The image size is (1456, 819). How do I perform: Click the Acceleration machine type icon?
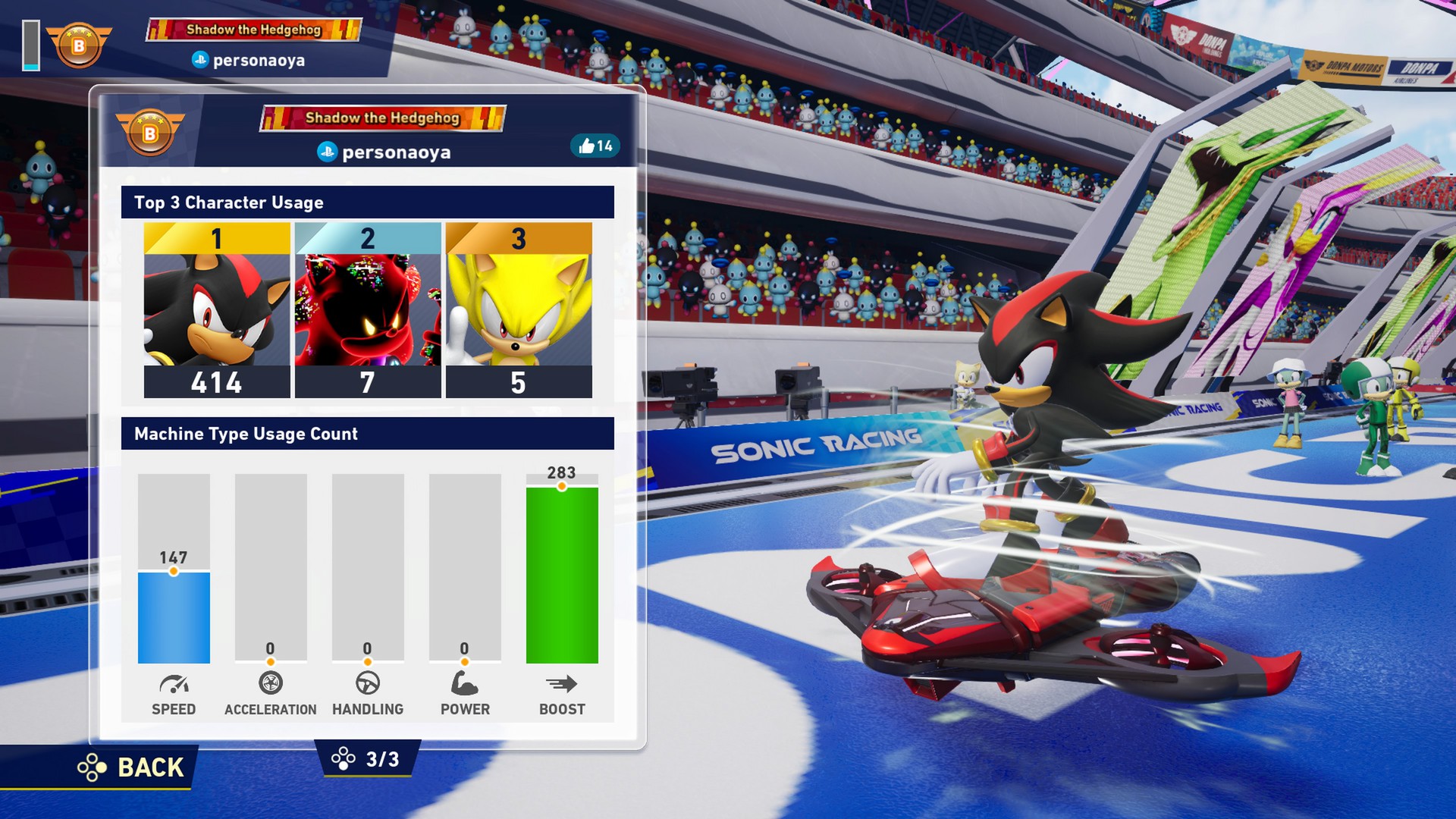271,683
